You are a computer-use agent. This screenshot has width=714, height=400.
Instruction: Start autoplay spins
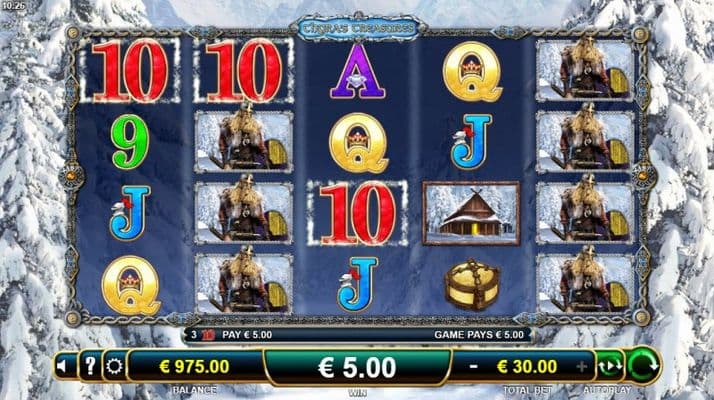tap(609, 366)
